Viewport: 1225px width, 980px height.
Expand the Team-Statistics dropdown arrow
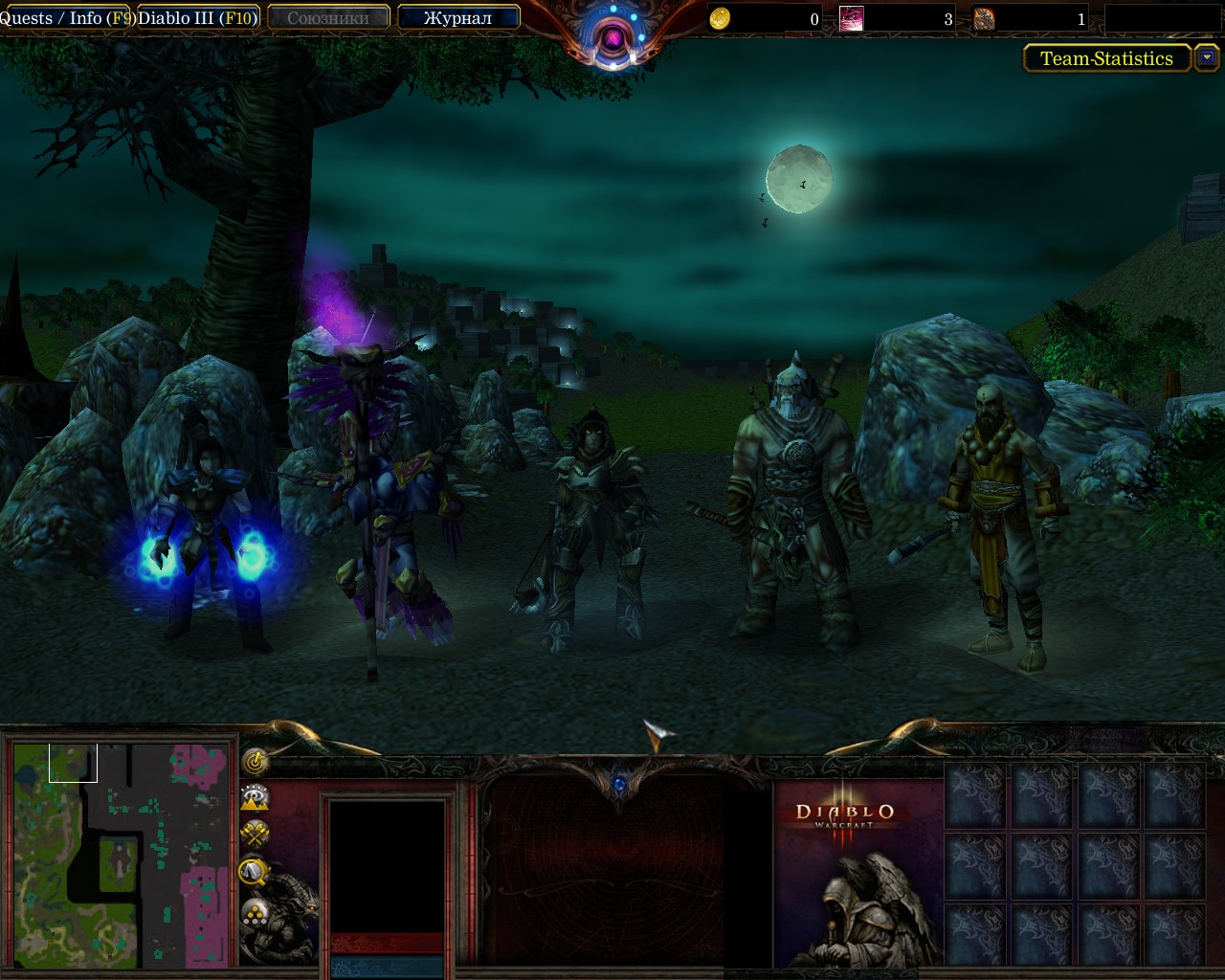pos(1207,58)
